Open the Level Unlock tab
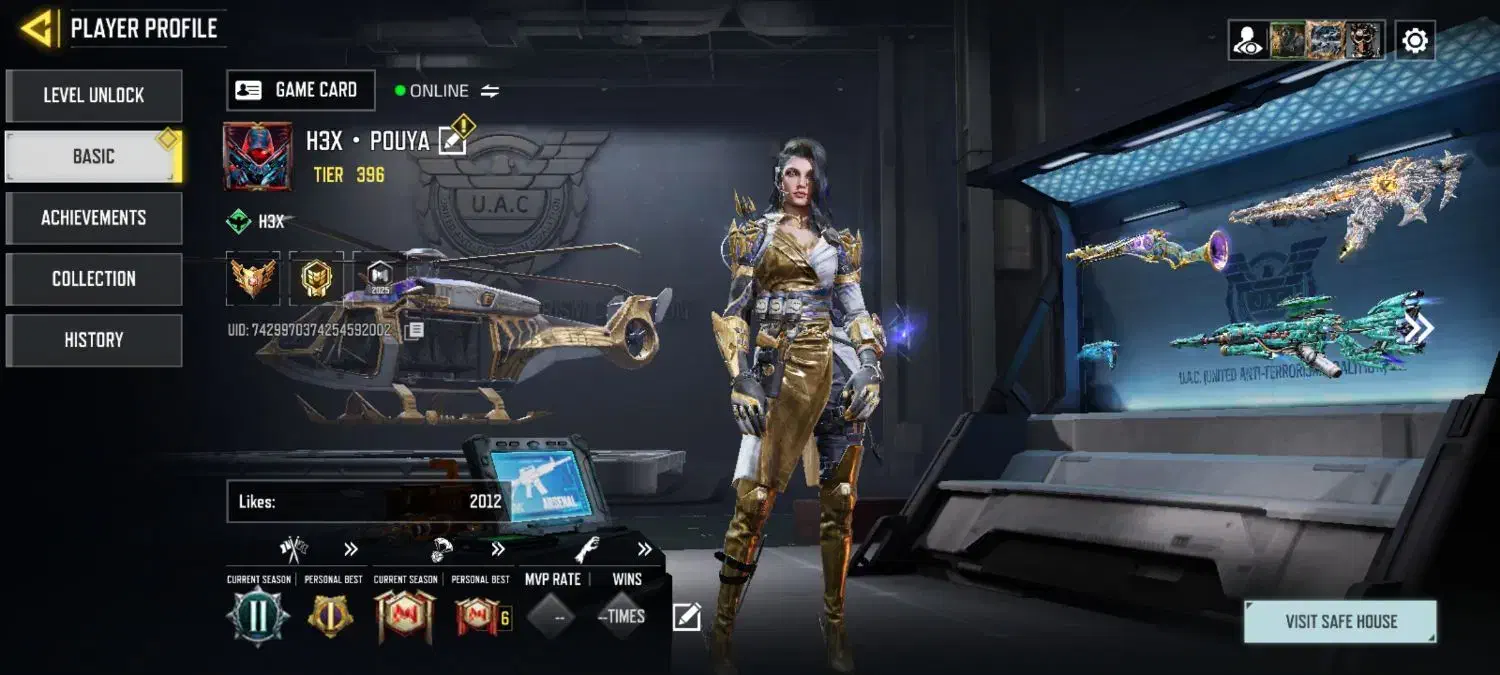Viewport: 1500px width, 675px height. click(94, 96)
